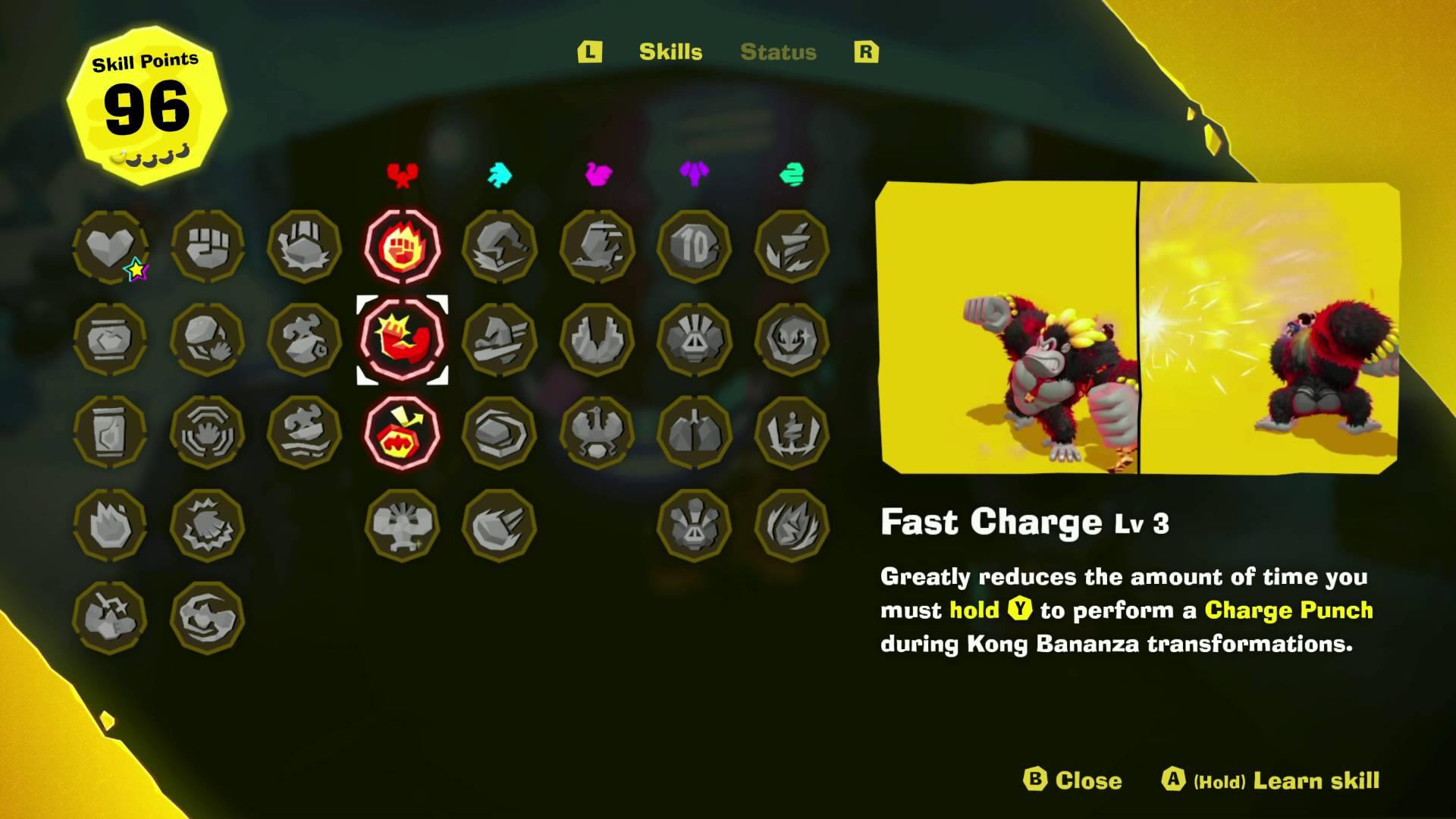Screen dimensions: 1456x819
Task: Click the cyan Zebra Bananza column emblem
Action: 500,175
